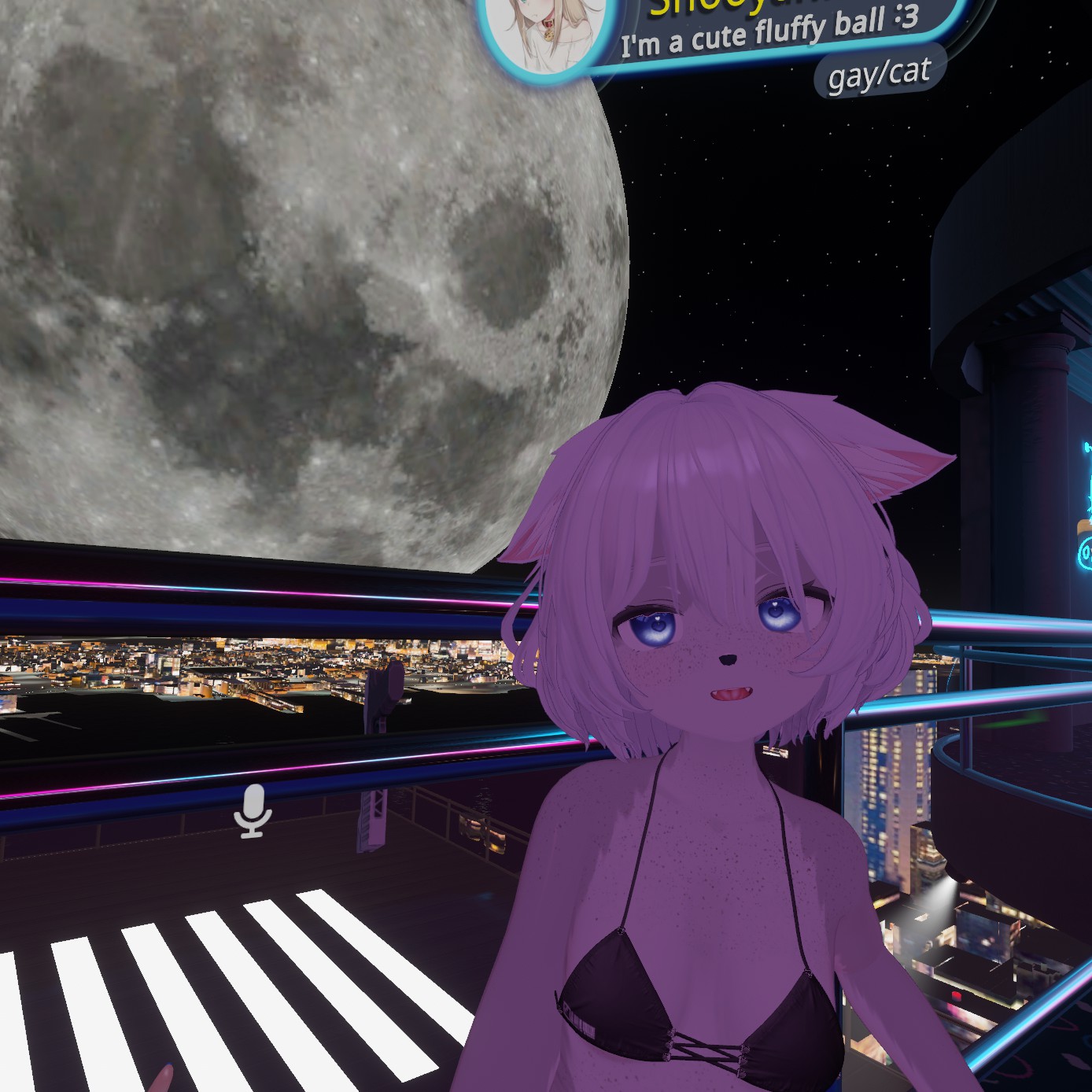Image resolution: width=1092 pixels, height=1092 pixels.
Task: Click the "I'm a cute fluffy ball :3" nameplate
Action: [x=769, y=31]
